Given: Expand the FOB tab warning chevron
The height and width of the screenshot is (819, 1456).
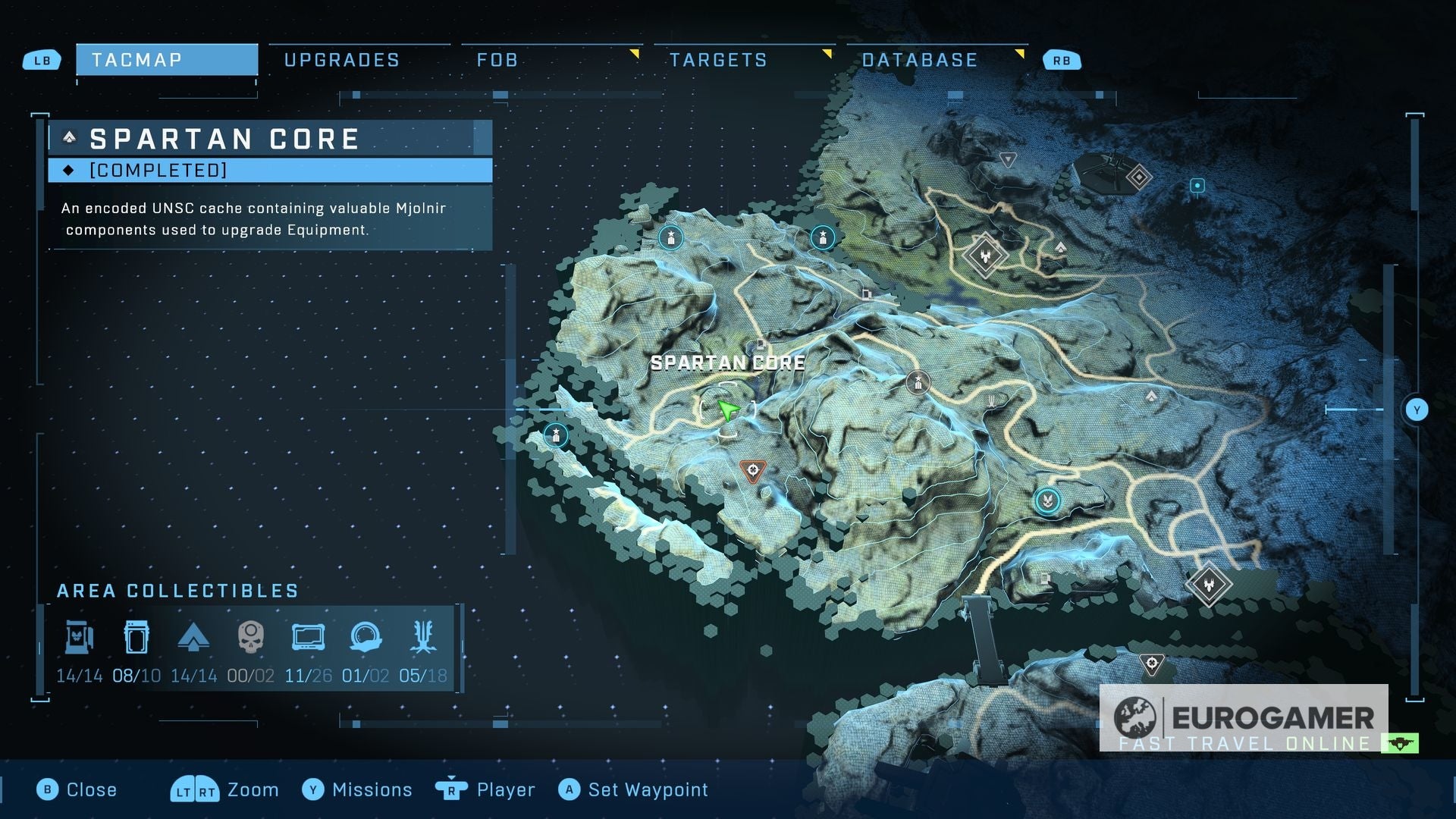Looking at the screenshot, I should (635, 54).
